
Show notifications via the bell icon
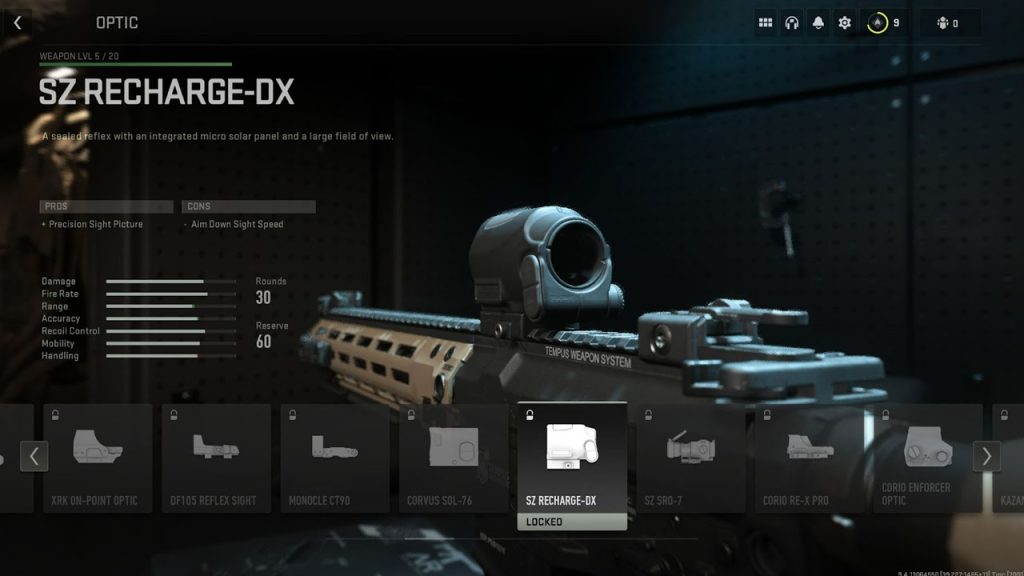tap(818, 22)
